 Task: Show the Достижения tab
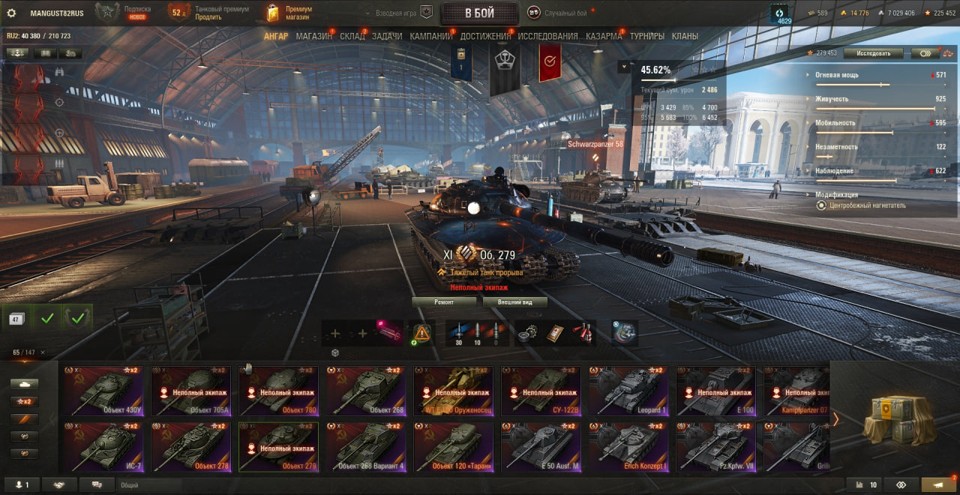486,36
